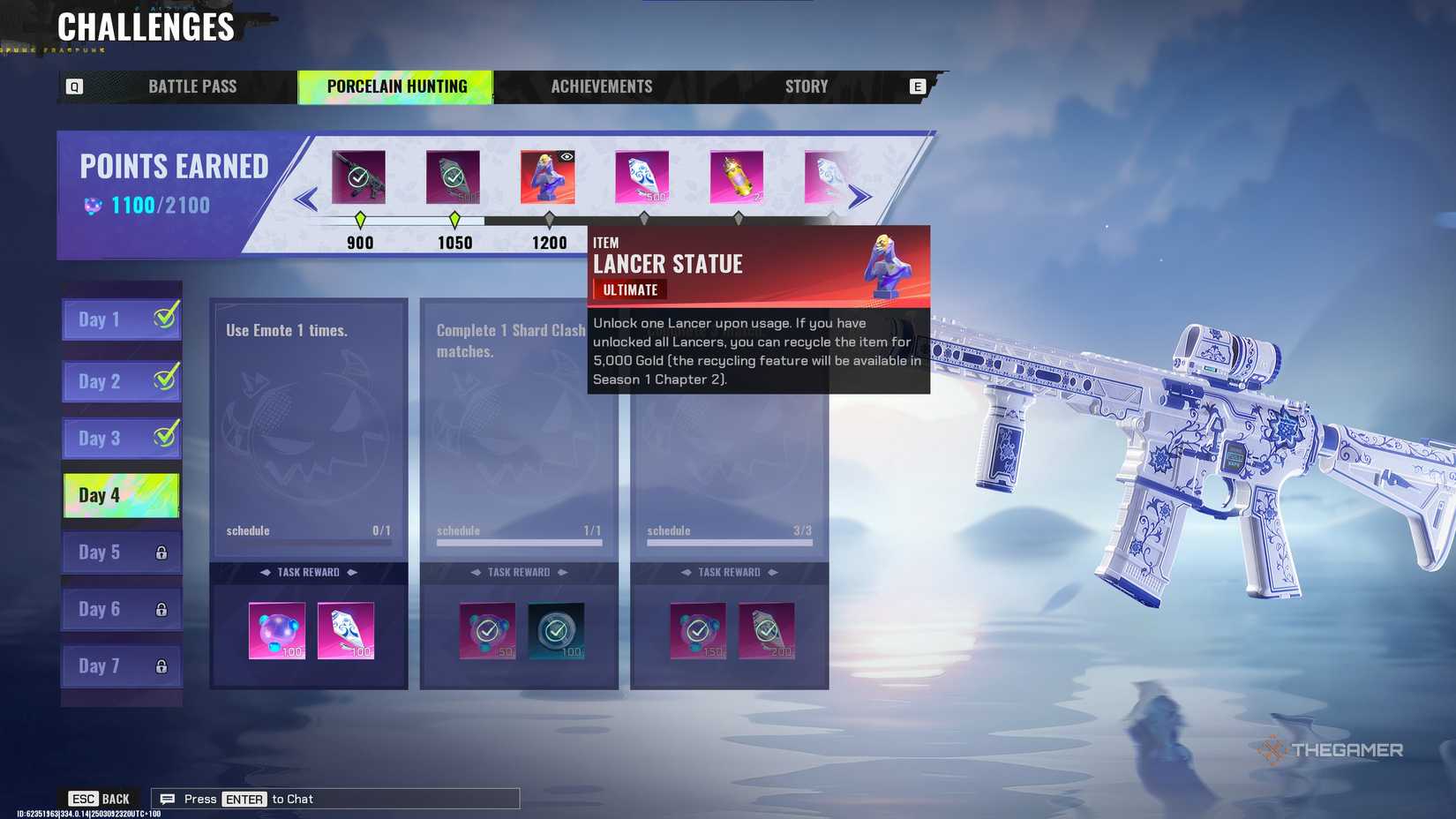This screenshot has width=1456, height=819.
Task: Click the Lancer Statue reward at 1200 points
Action: (547, 176)
